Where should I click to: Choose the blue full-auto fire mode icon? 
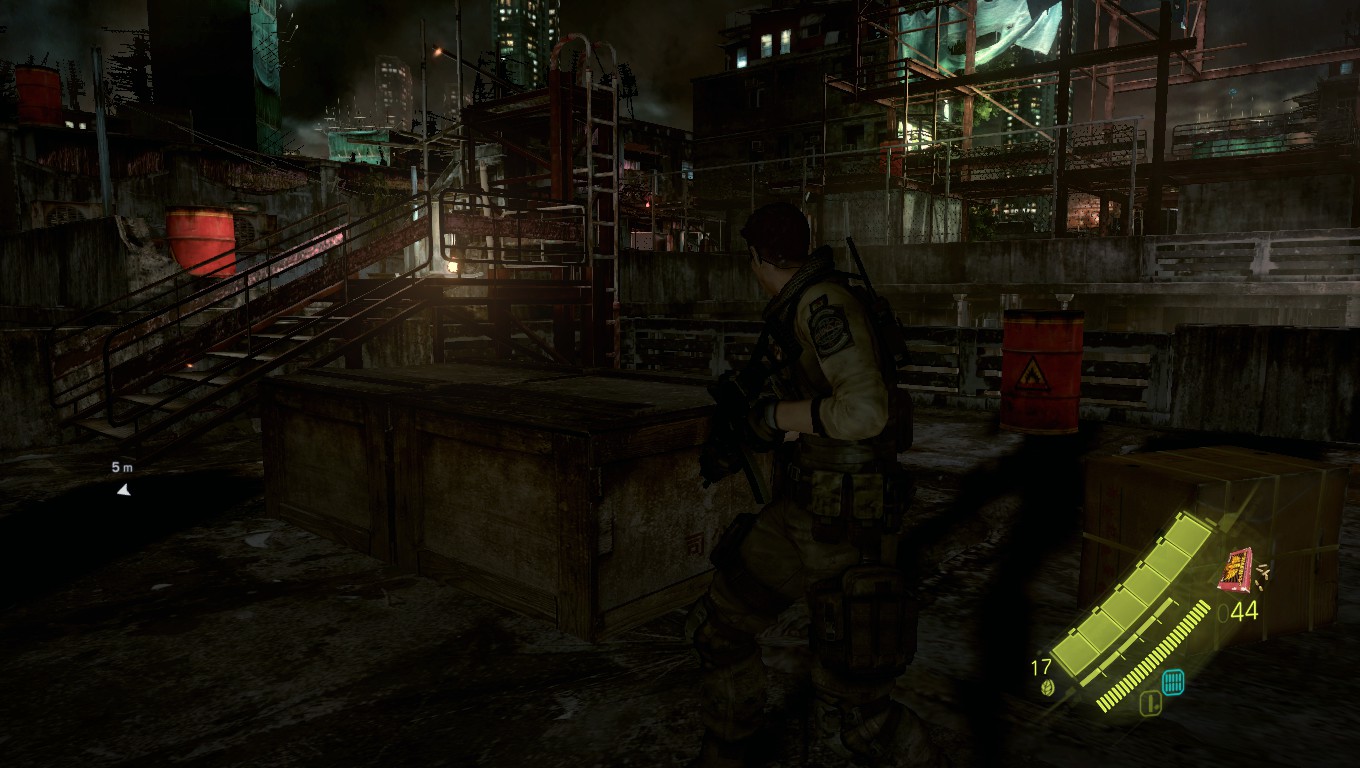pyautogui.click(x=1174, y=681)
